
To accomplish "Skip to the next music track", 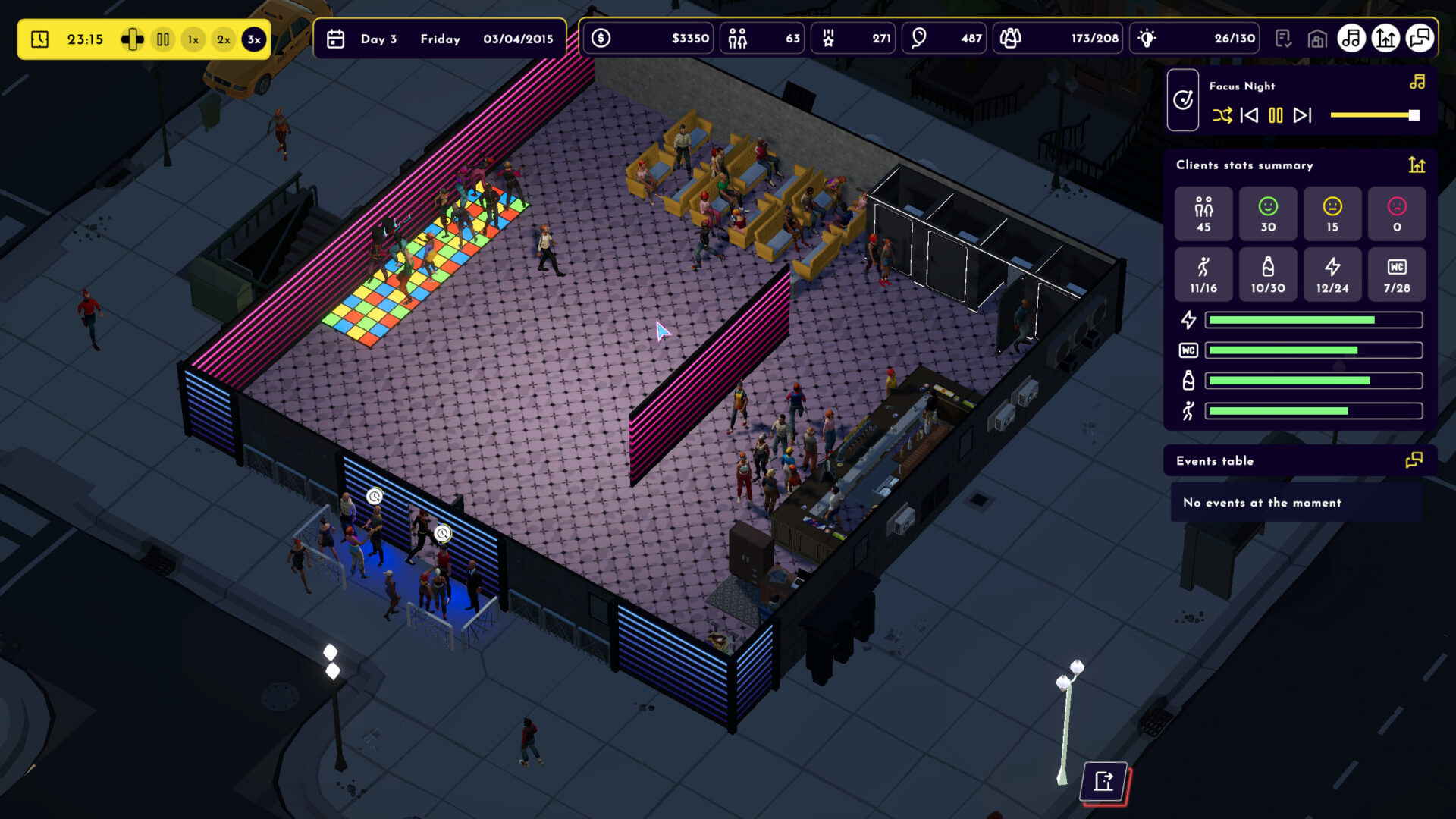I will [x=1303, y=115].
